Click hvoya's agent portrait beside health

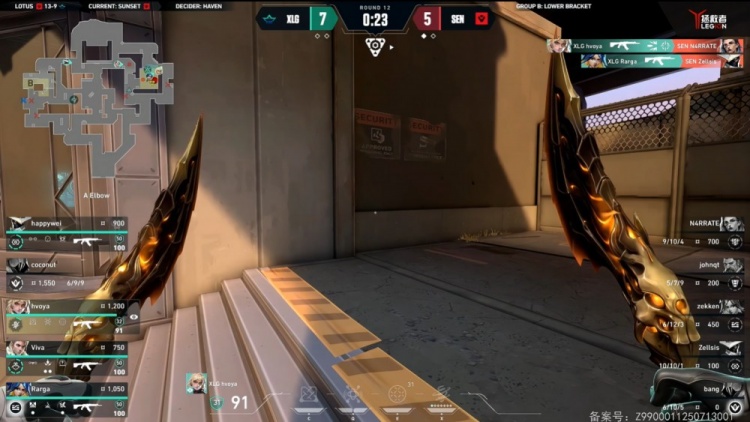pos(197,383)
